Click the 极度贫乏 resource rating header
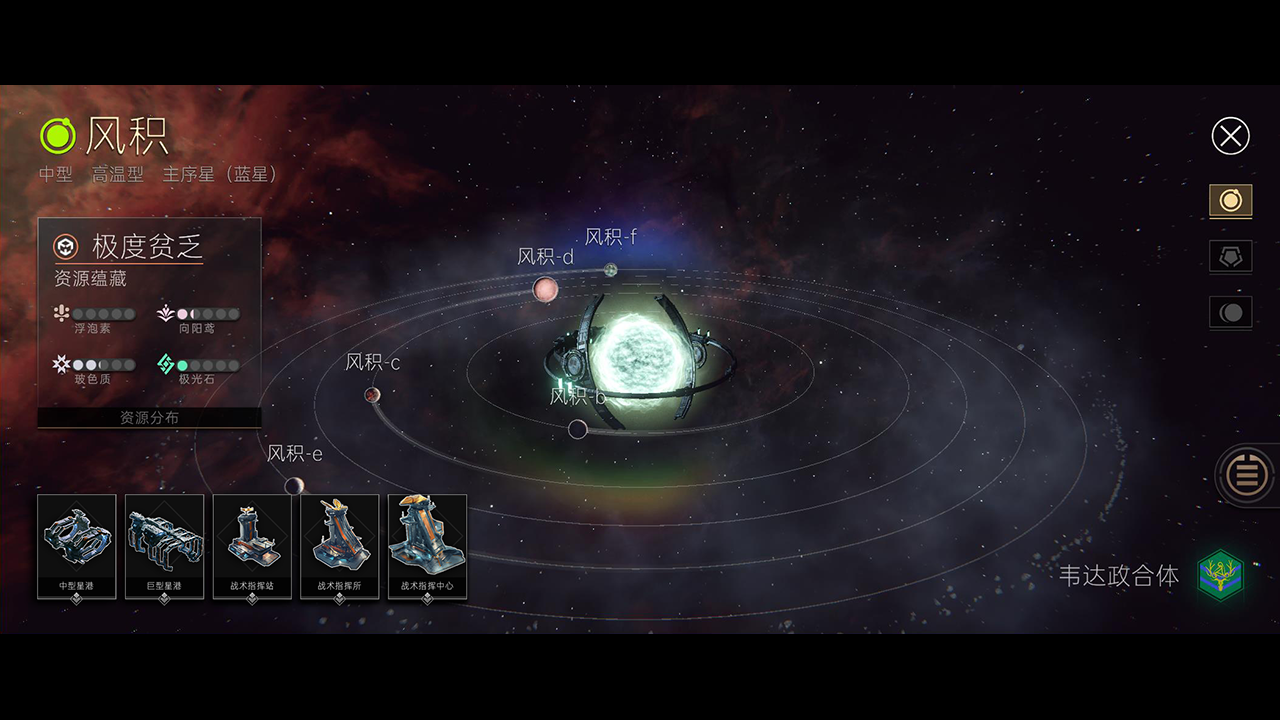Screen dimensions: 1280x720 [x=148, y=246]
